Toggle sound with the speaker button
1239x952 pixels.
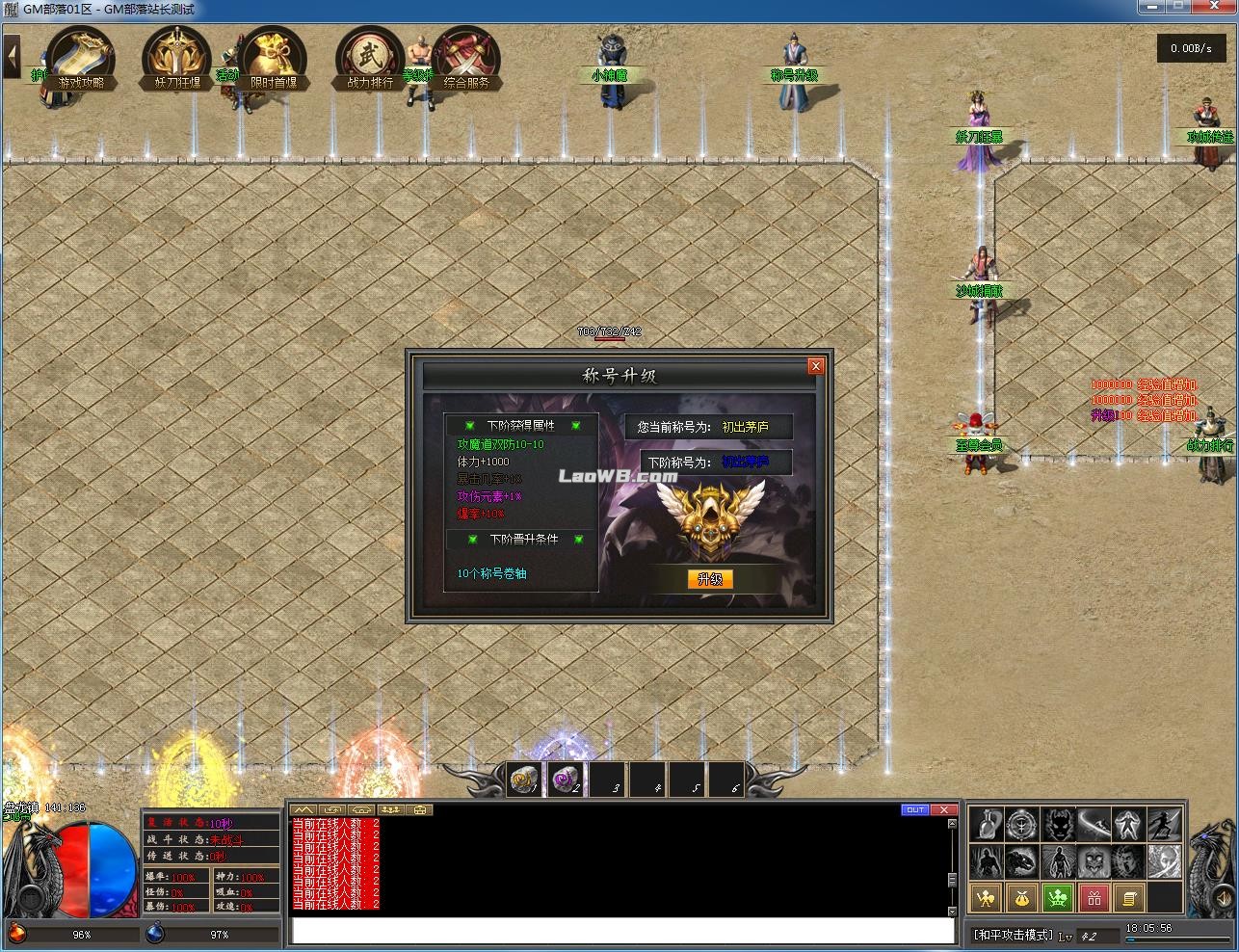coord(1223,899)
